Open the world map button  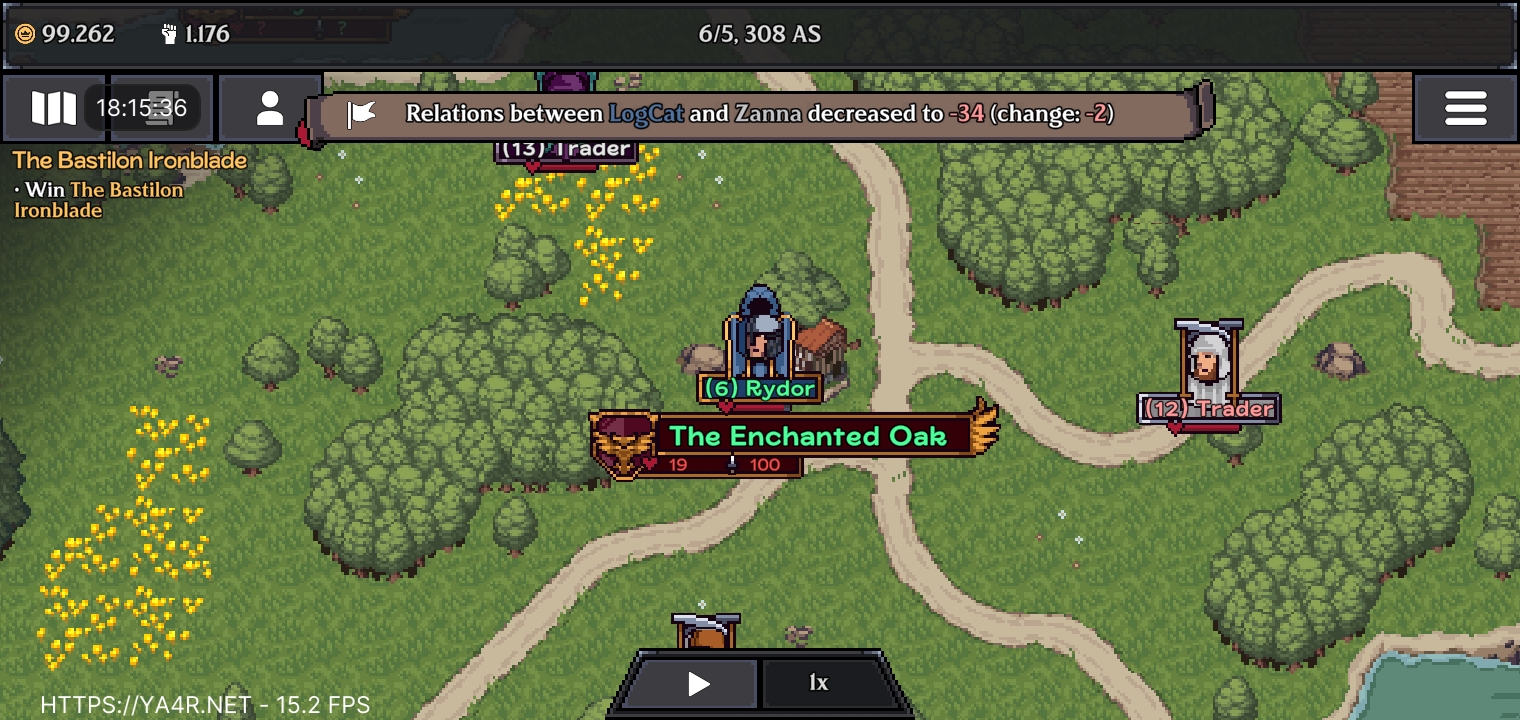[53, 108]
